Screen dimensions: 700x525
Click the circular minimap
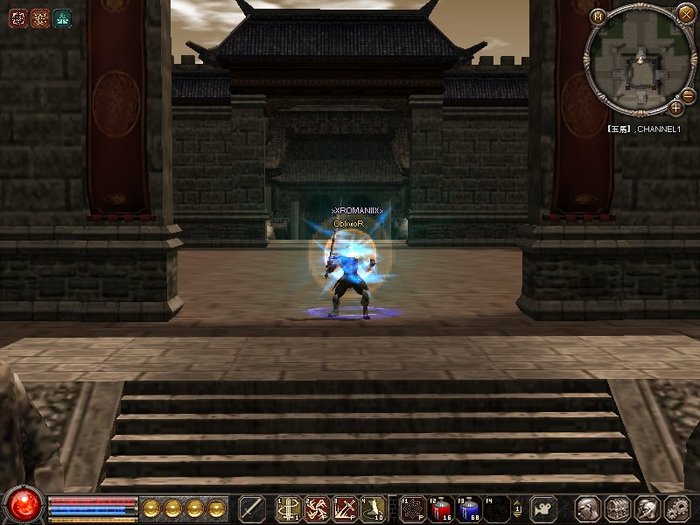pyautogui.click(x=638, y=62)
